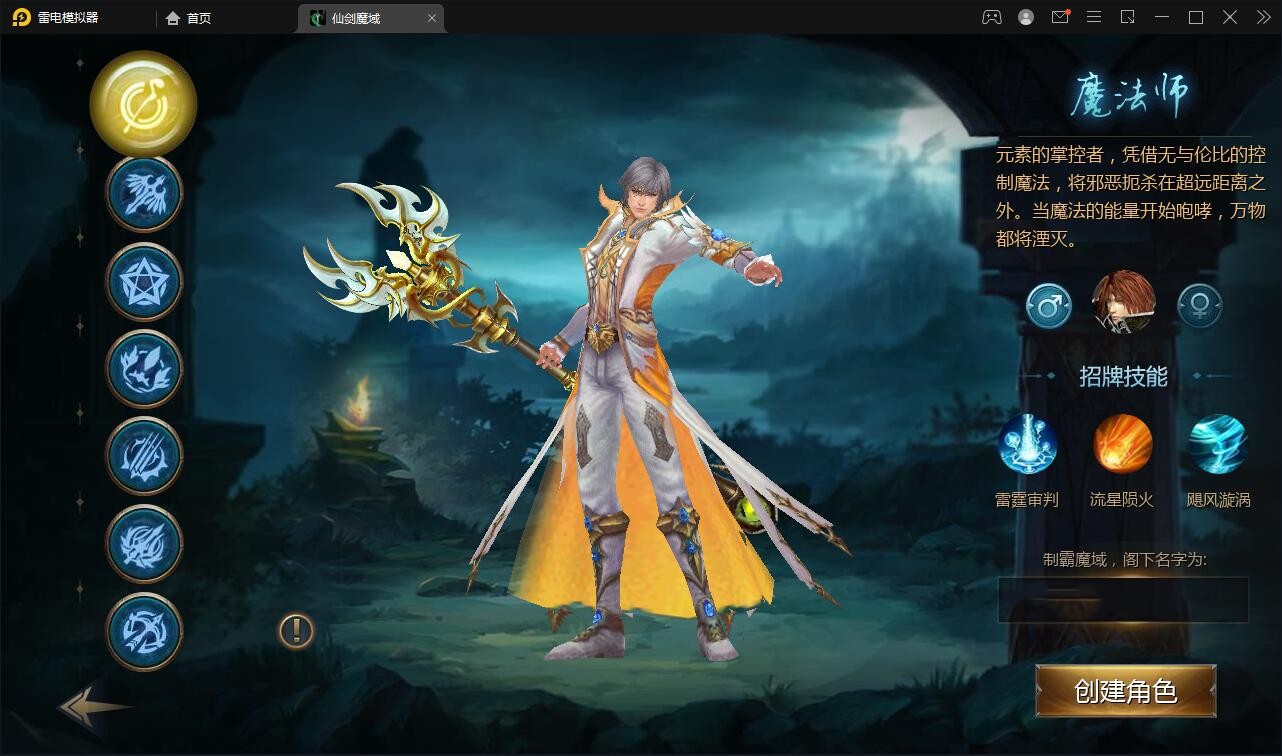Open the emulator hamburger menu

pos(1094,17)
